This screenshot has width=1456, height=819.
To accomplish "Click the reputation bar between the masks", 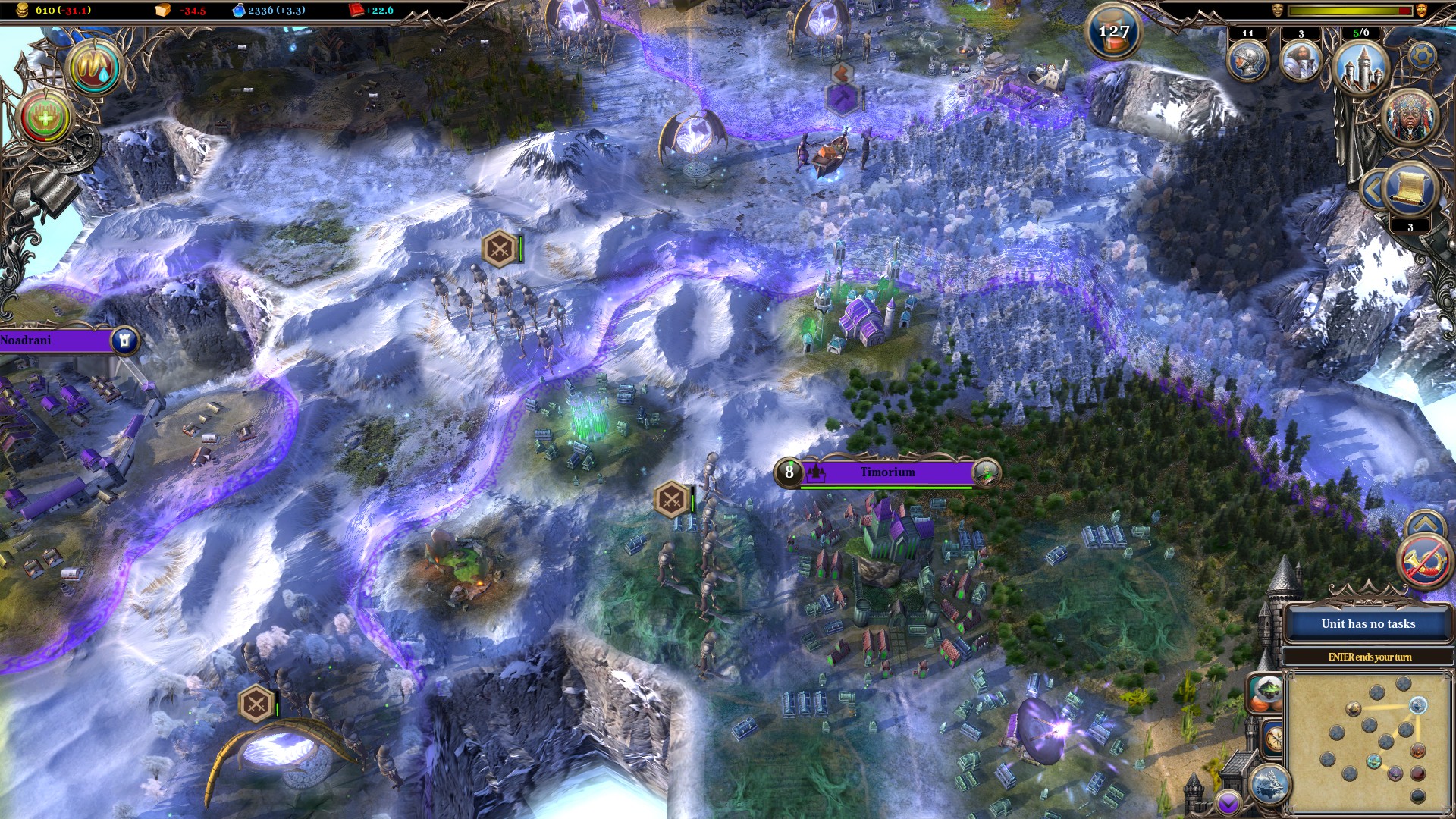I will tap(1348, 9).
